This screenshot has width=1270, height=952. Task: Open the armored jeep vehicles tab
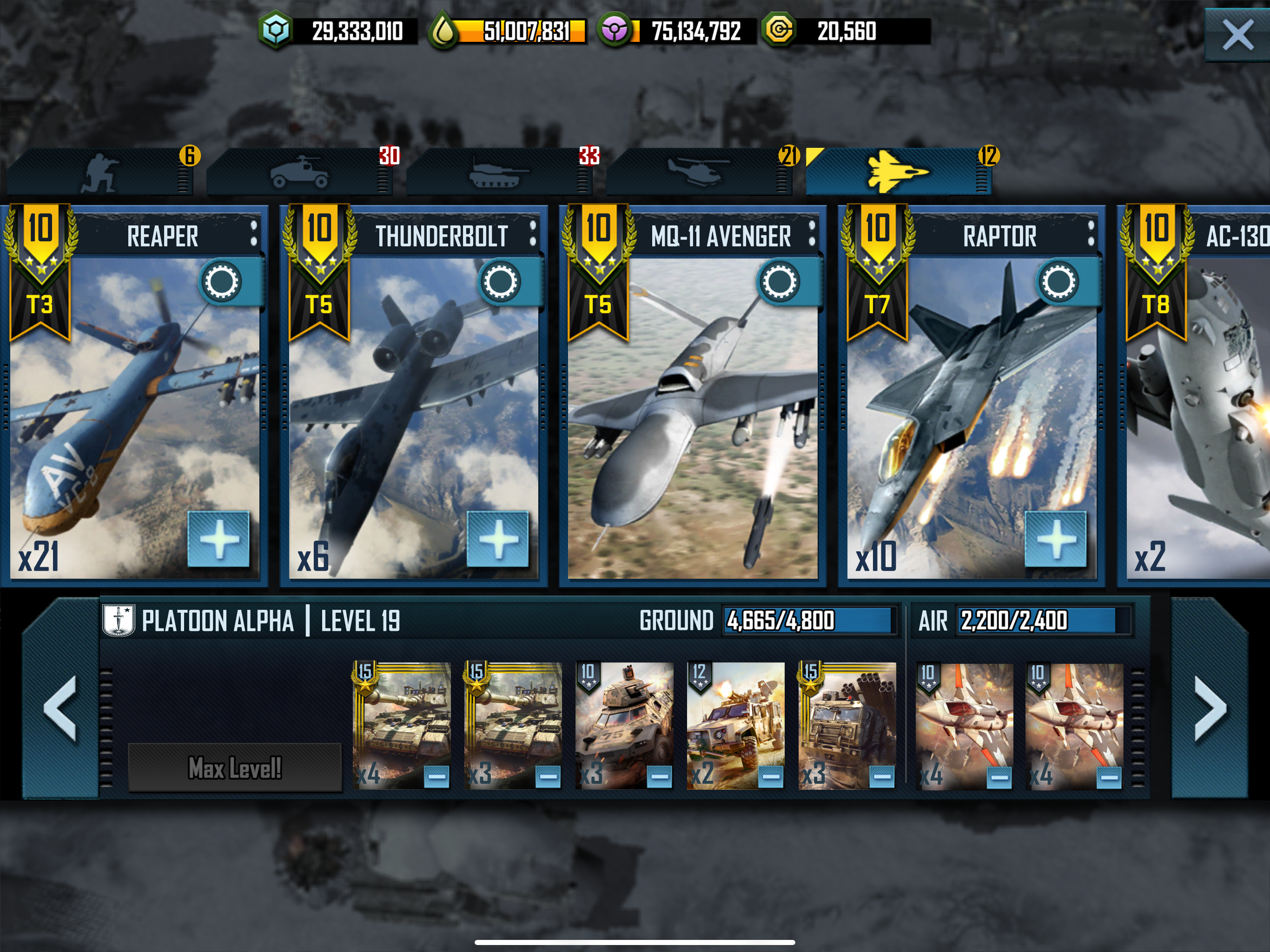299,172
